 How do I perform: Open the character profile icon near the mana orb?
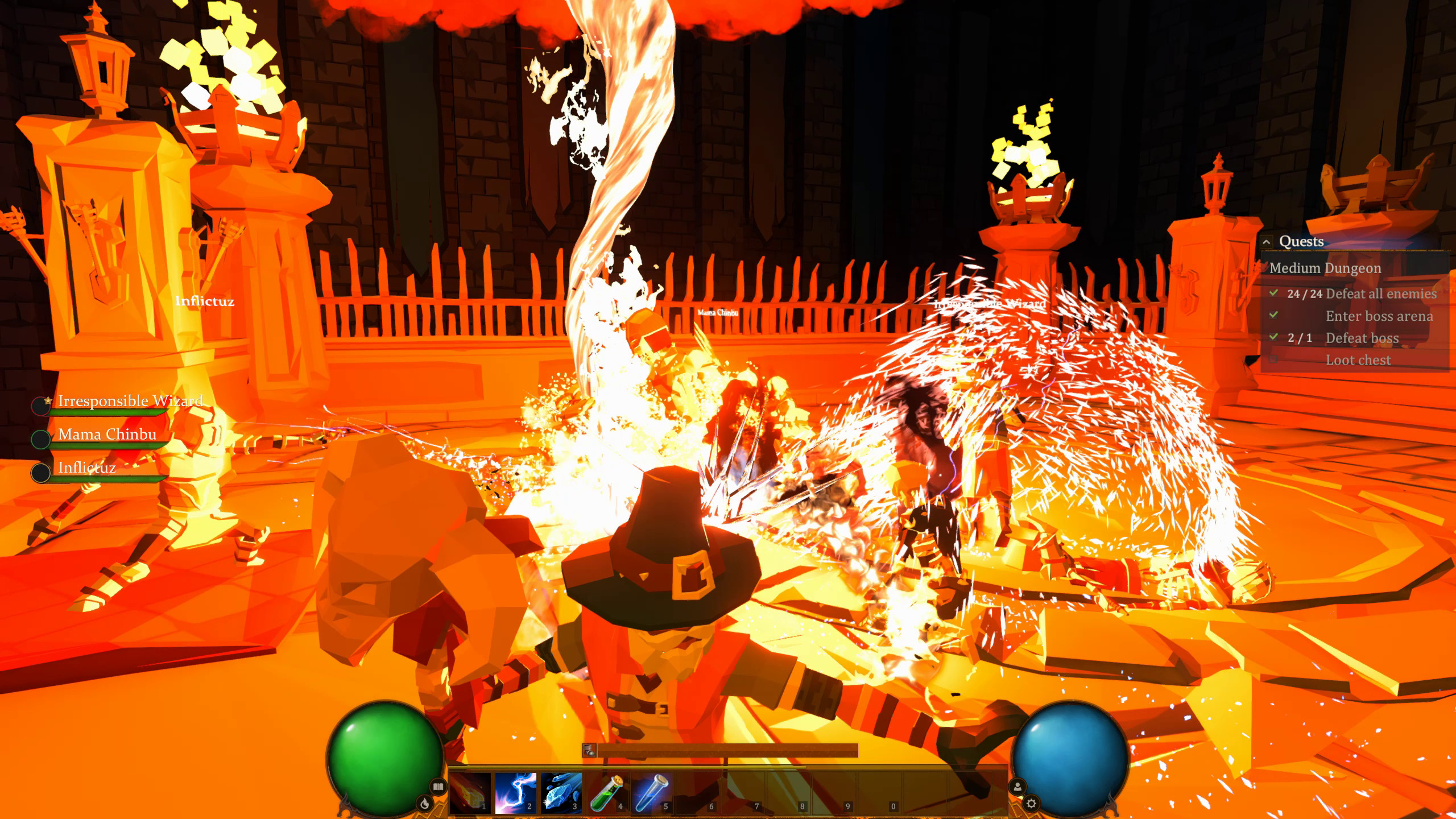(x=1018, y=786)
